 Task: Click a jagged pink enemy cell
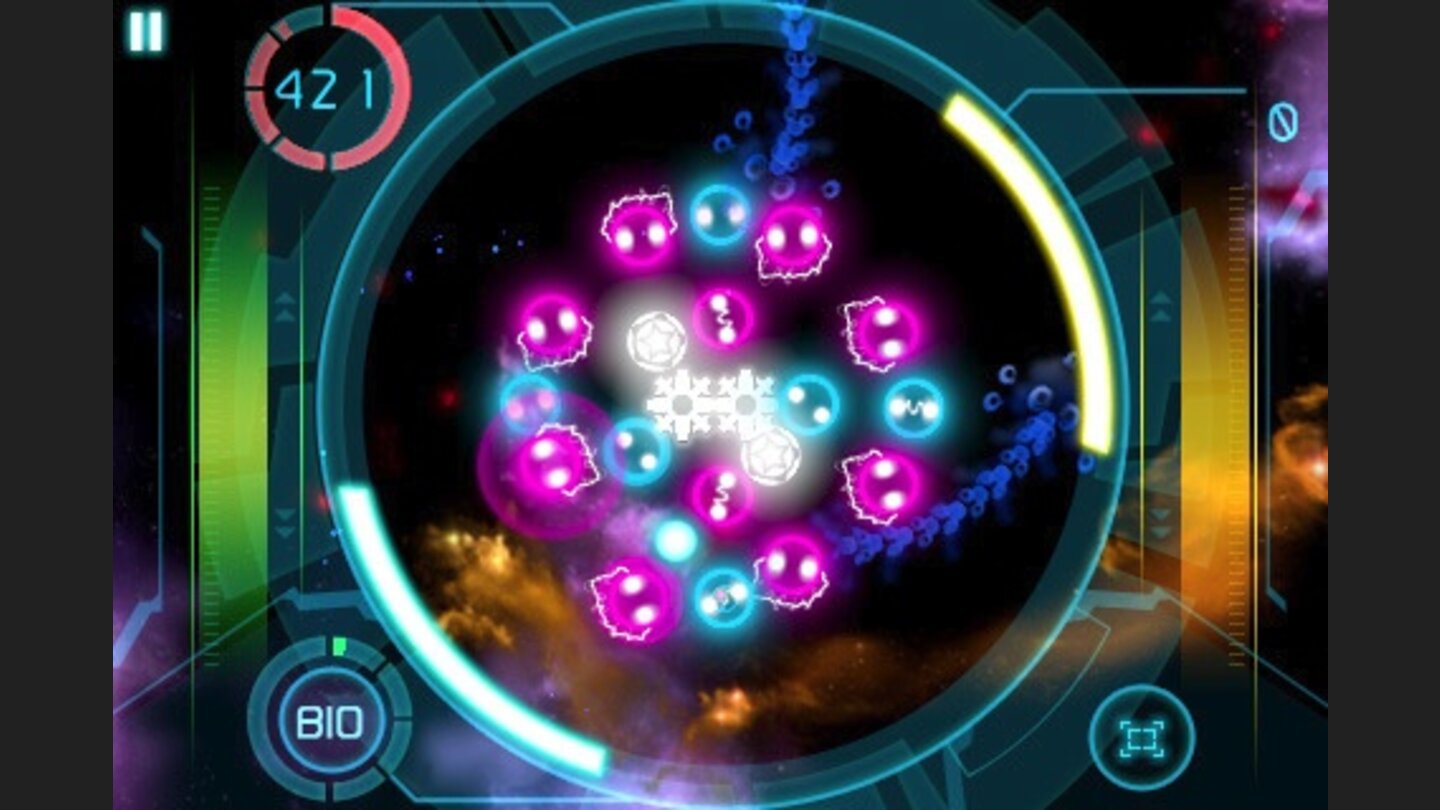pyautogui.click(x=638, y=232)
